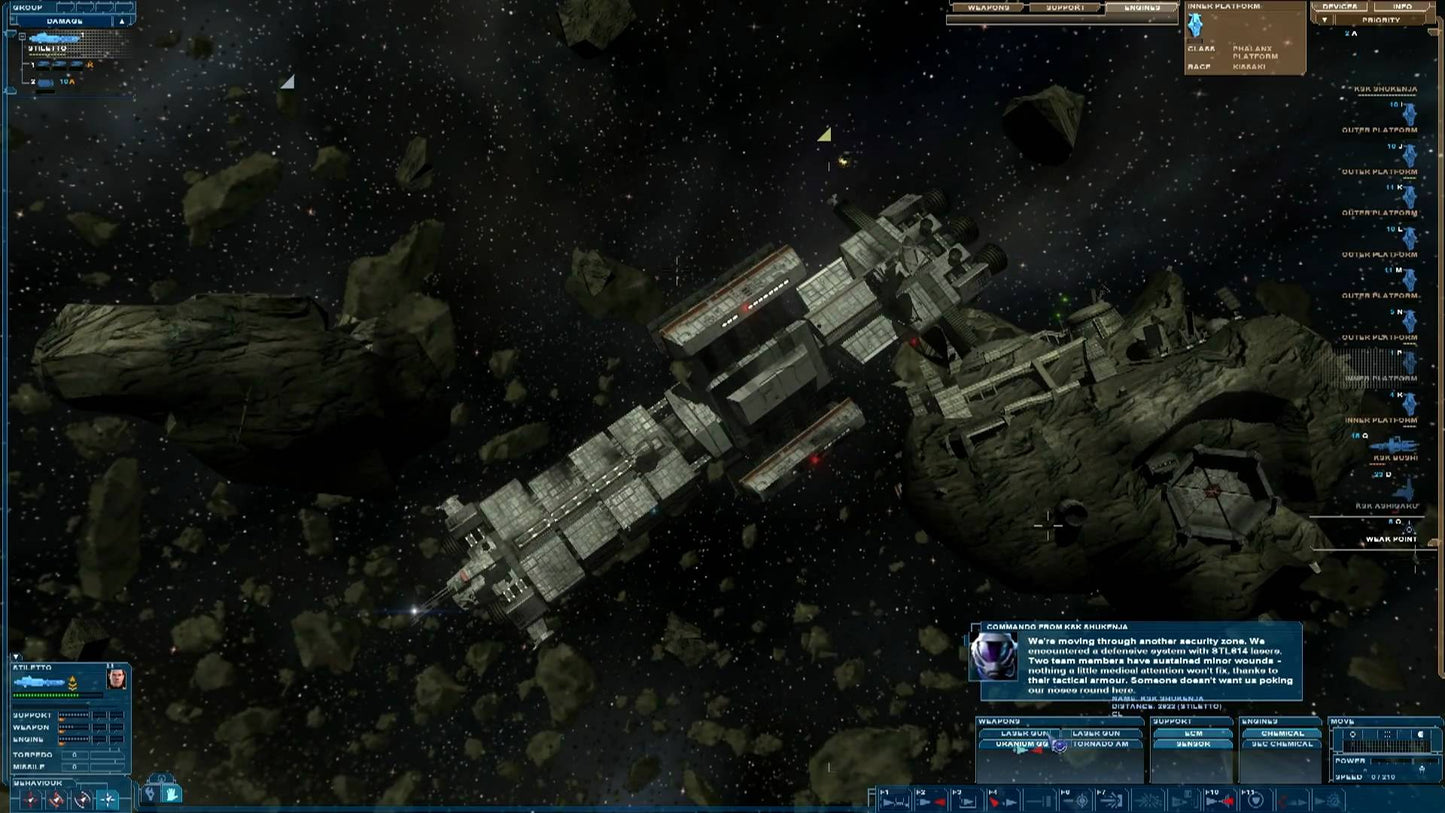
Task: Click the hand stop icon next to the wrench
Action: (x=172, y=793)
